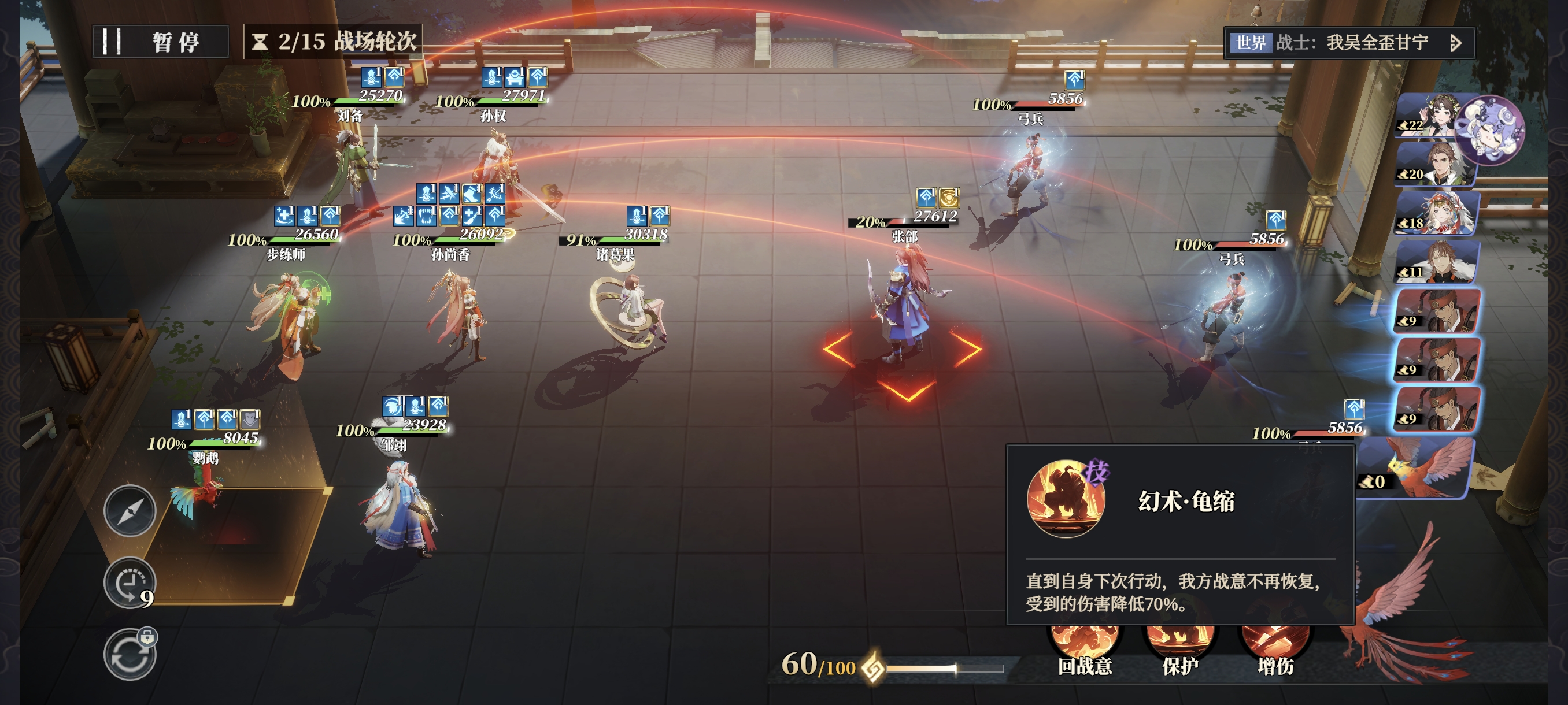Open the clock icon showing 9

[x=130, y=582]
